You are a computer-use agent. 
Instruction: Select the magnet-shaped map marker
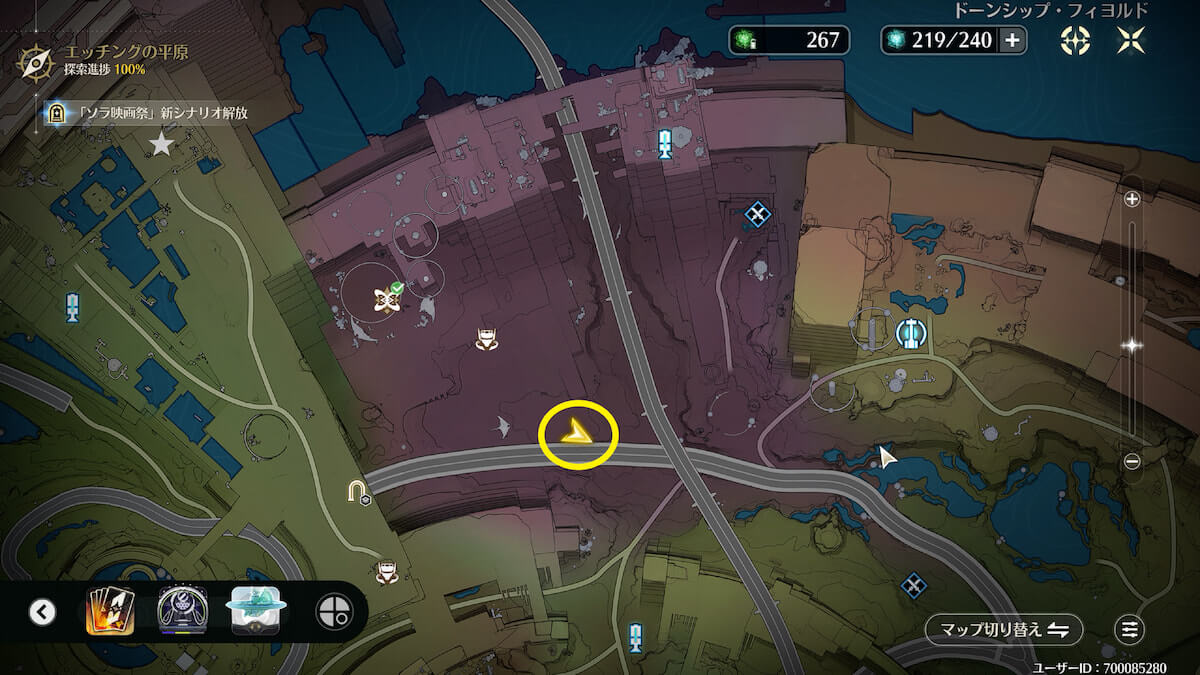point(357,491)
